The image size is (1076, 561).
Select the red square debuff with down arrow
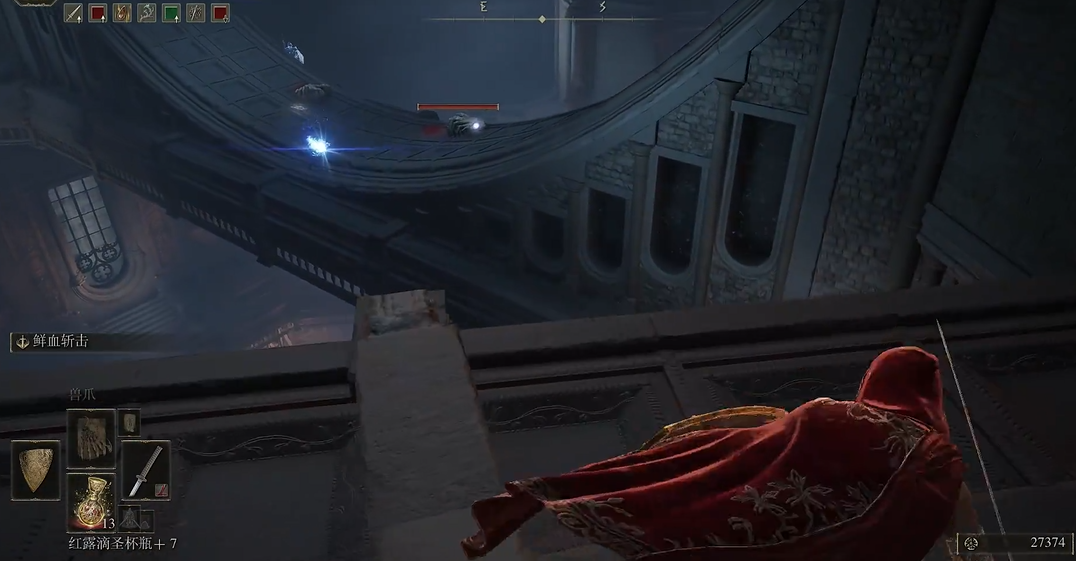[220, 13]
